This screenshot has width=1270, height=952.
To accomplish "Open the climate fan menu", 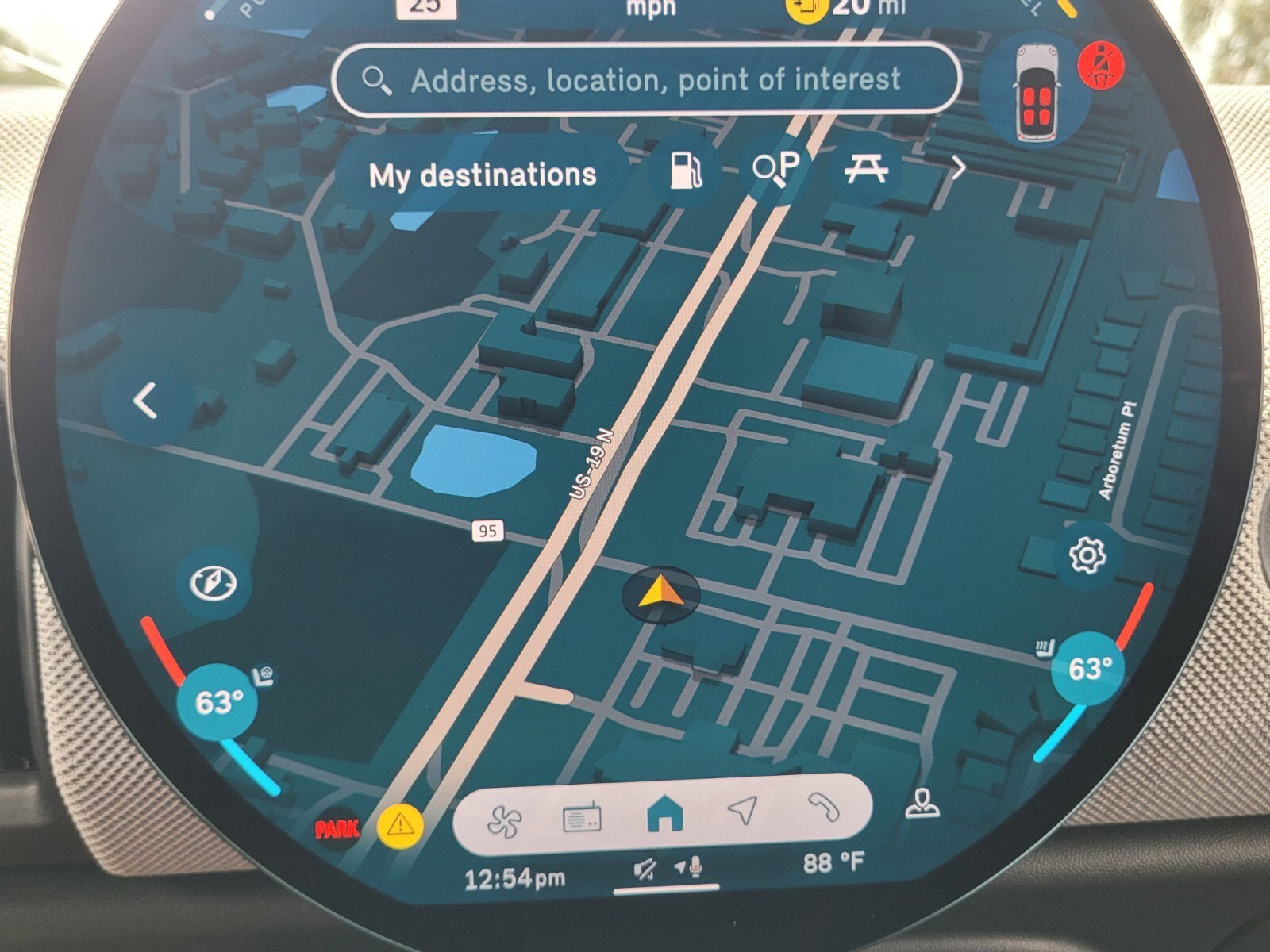I will (x=505, y=820).
